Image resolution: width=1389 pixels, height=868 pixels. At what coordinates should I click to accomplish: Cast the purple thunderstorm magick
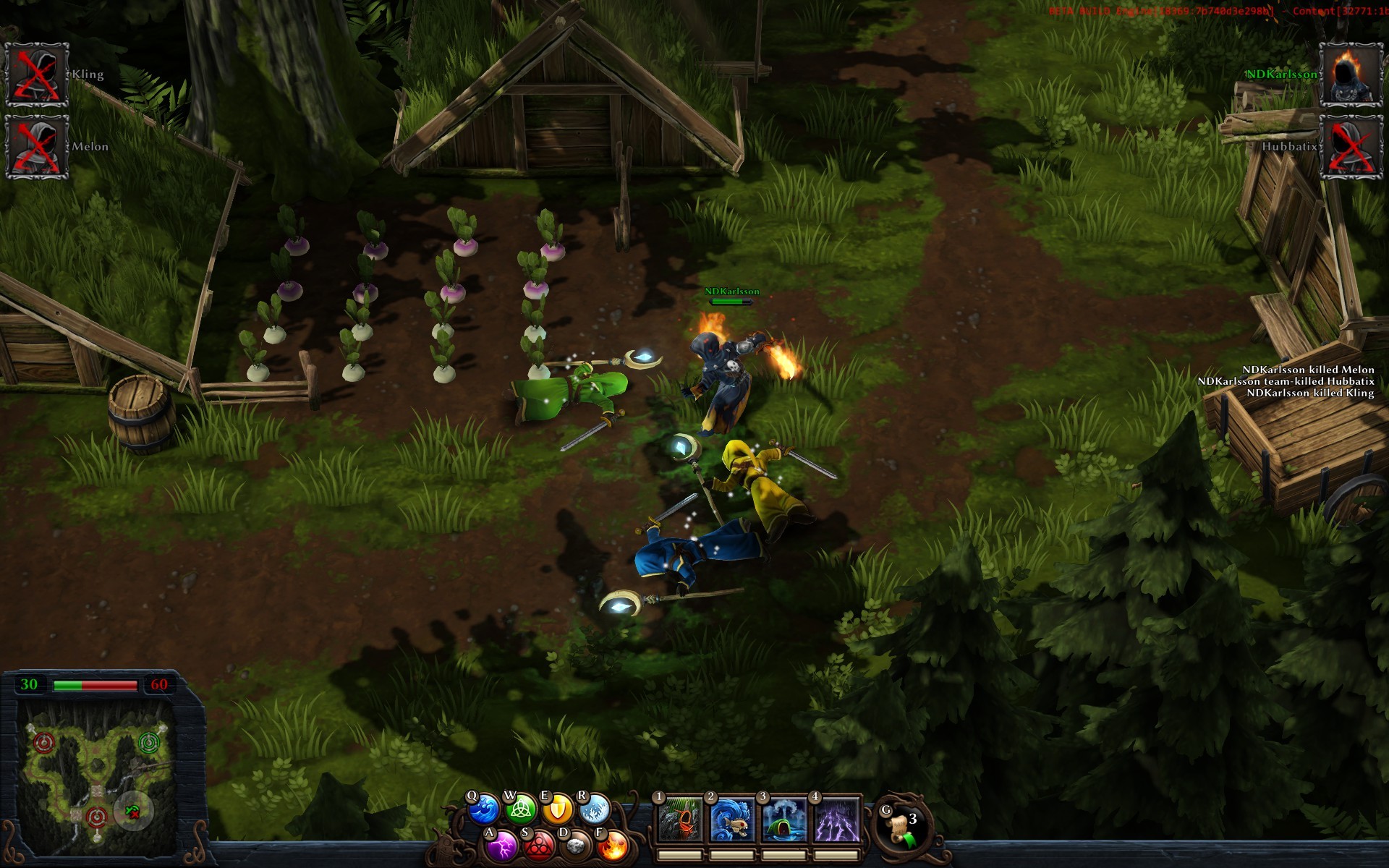point(836,820)
